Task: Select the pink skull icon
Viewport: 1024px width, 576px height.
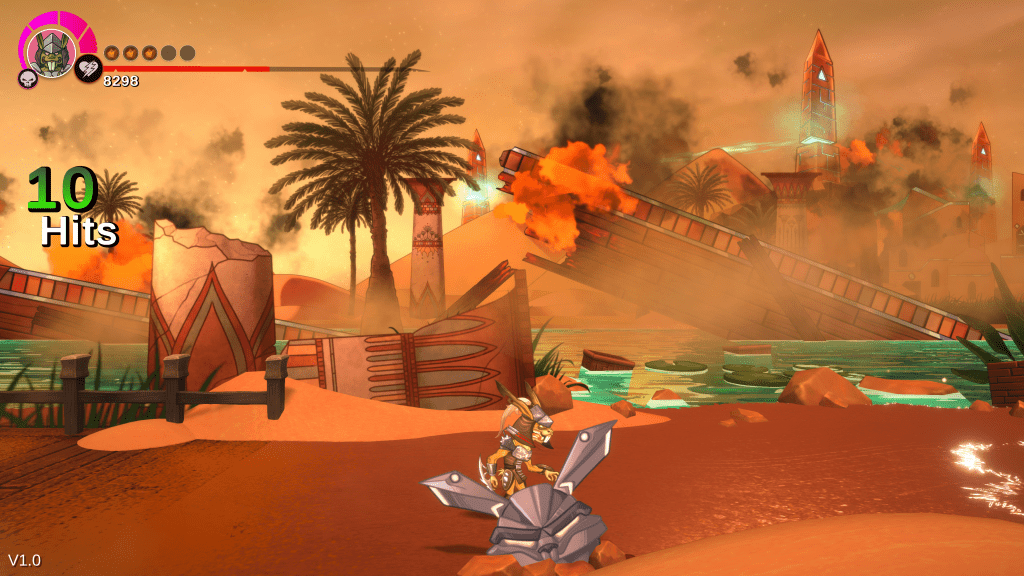Action: pyautogui.click(x=28, y=78)
